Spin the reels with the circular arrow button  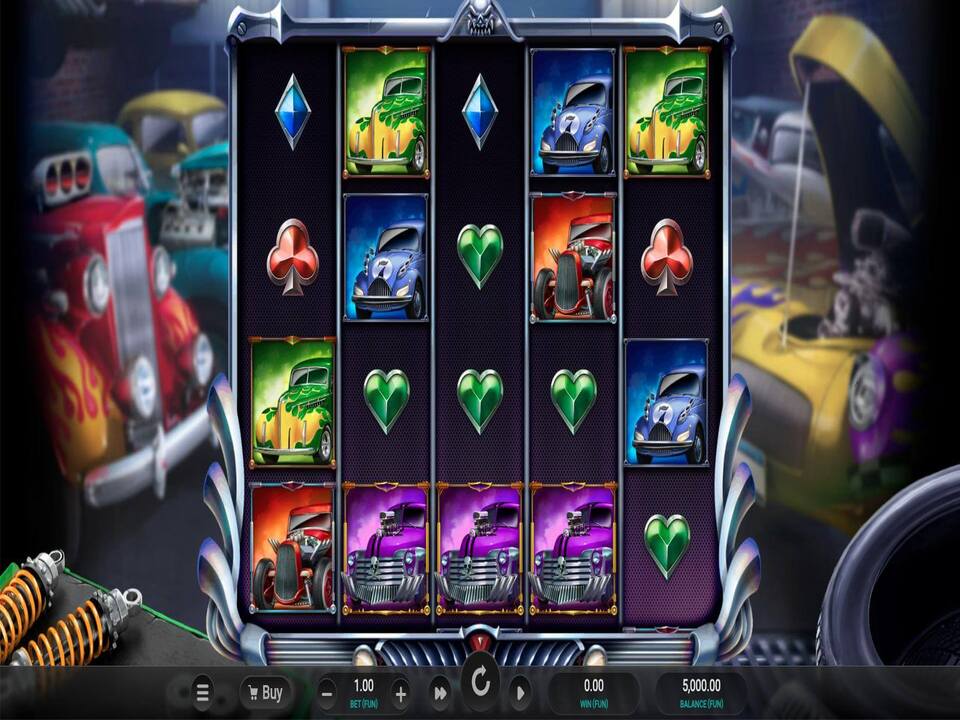point(480,684)
